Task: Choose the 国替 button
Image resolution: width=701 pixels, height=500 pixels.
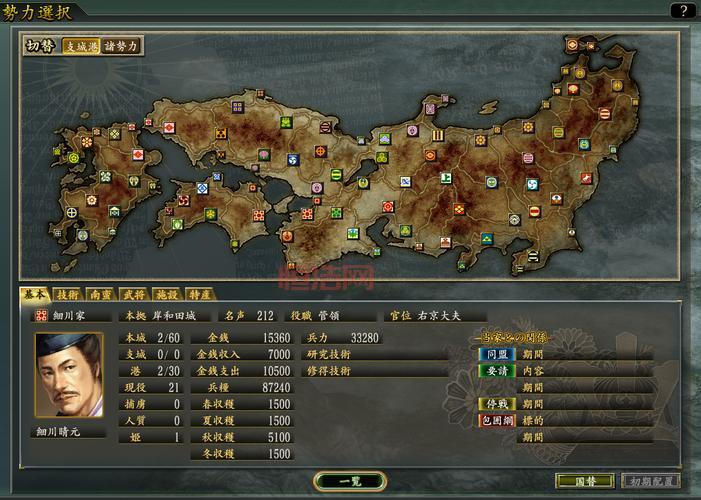Action: 584,481
